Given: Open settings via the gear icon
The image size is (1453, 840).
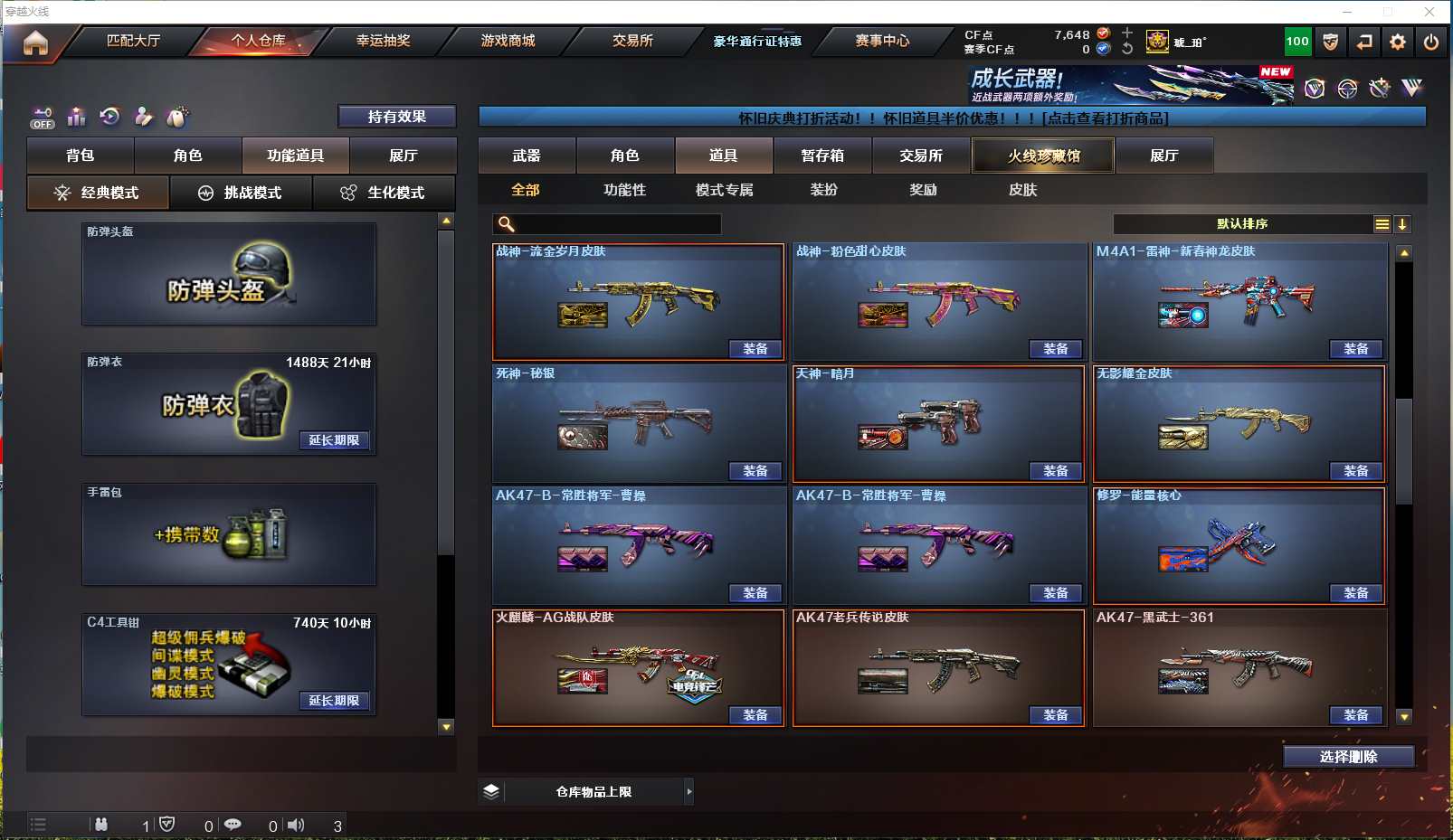Looking at the screenshot, I should (x=1398, y=42).
